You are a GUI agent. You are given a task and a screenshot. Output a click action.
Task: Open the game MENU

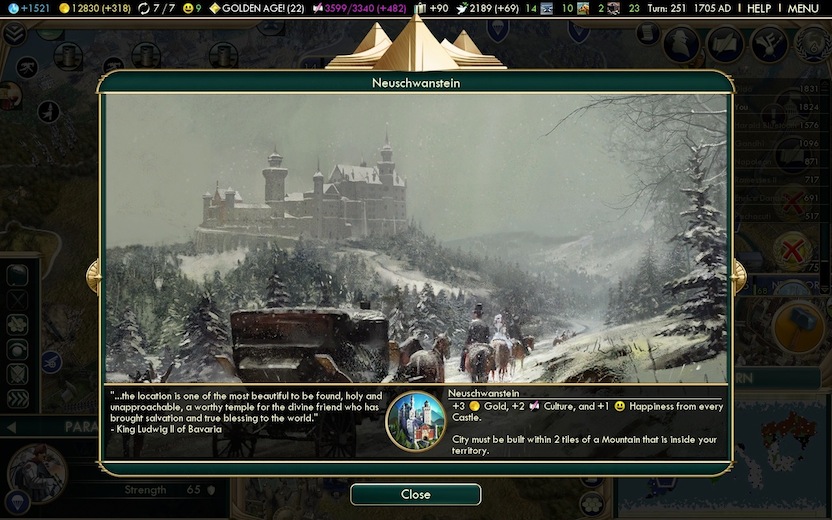tap(803, 8)
